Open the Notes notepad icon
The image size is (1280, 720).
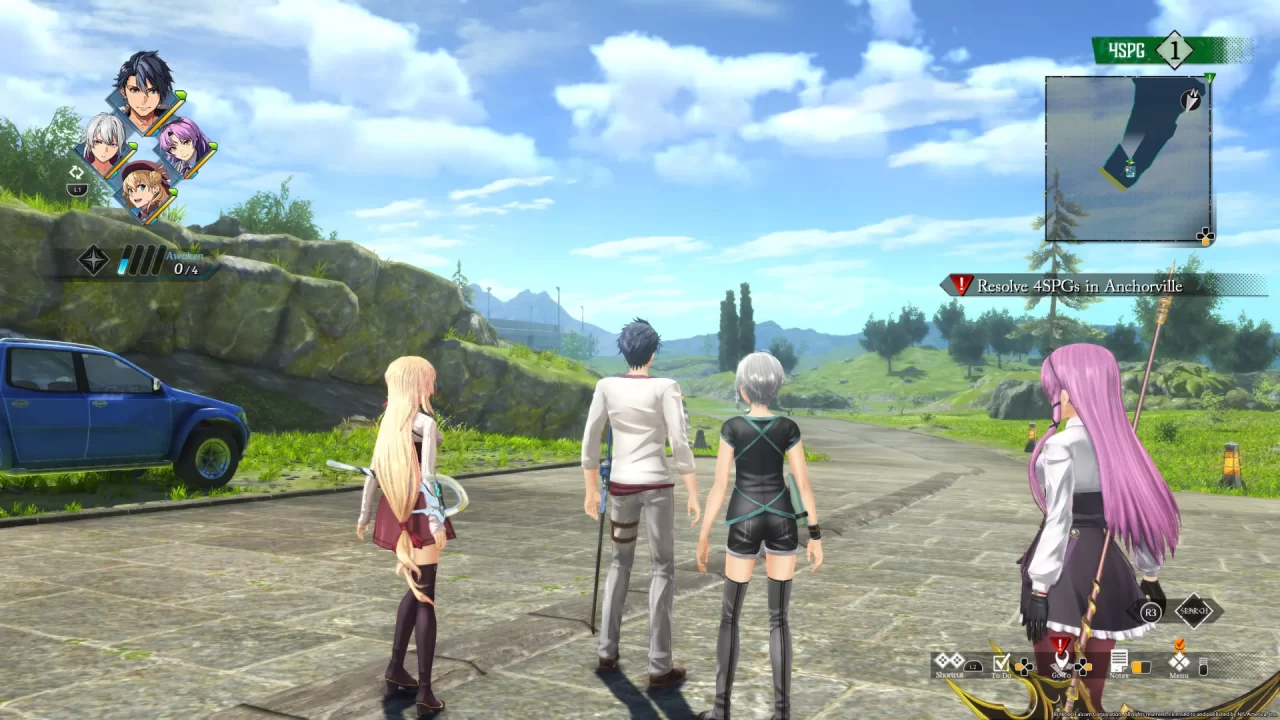click(x=1119, y=662)
